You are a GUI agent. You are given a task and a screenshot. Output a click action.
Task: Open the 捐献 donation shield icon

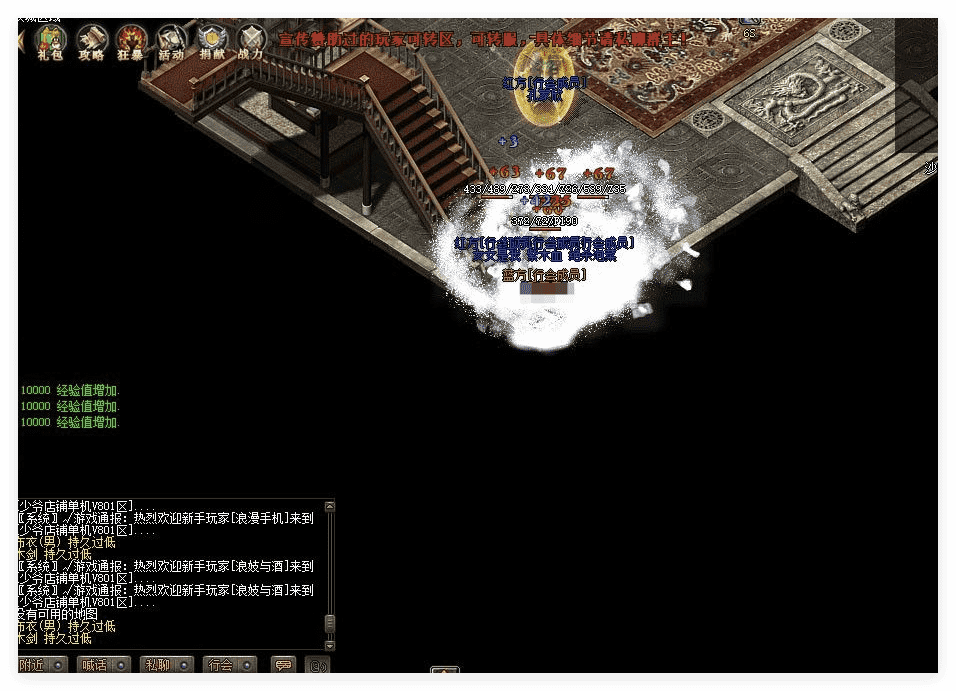pyautogui.click(x=211, y=40)
